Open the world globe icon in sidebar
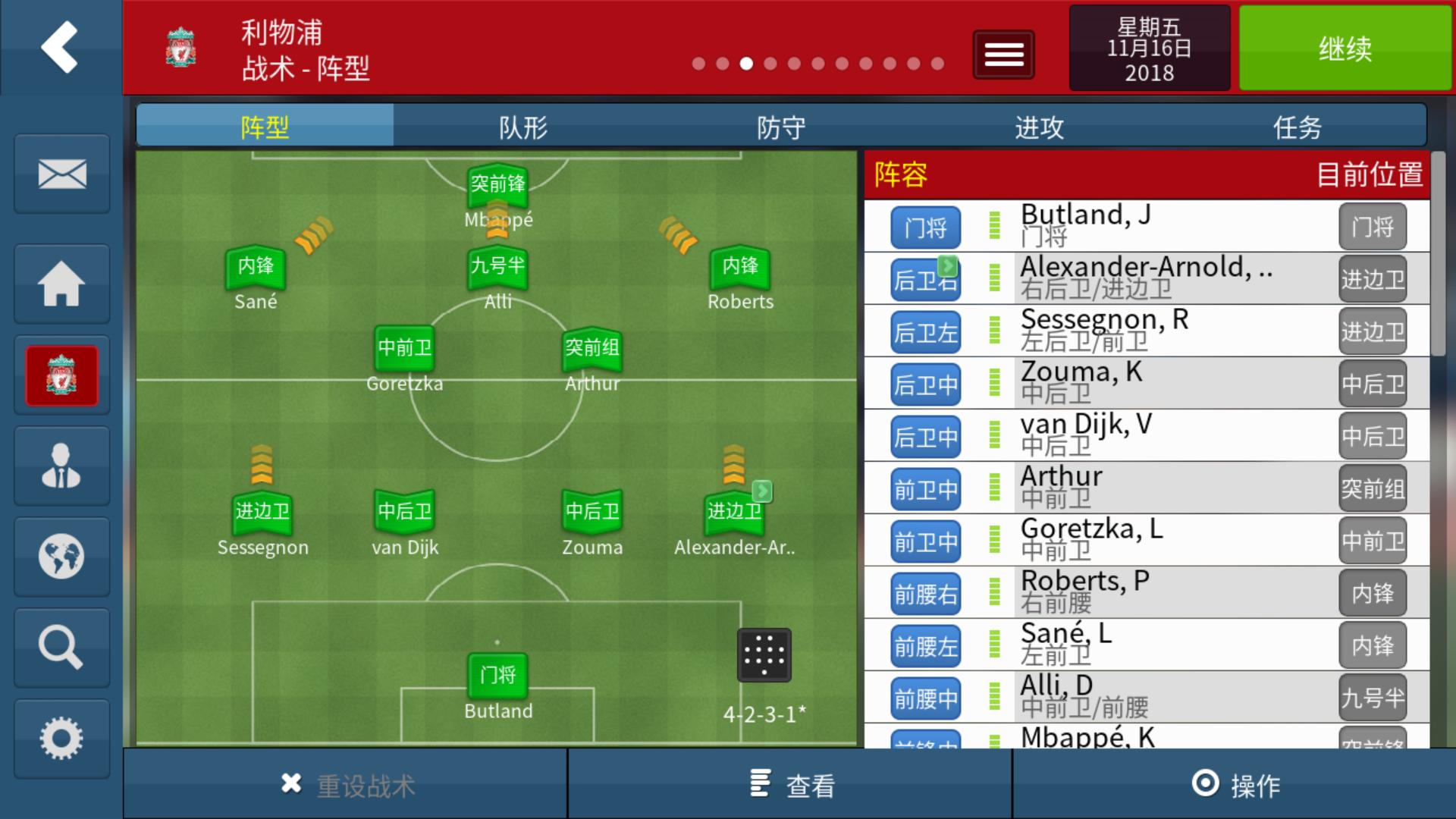This screenshot has width=1456, height=819. tap(61, 556)
